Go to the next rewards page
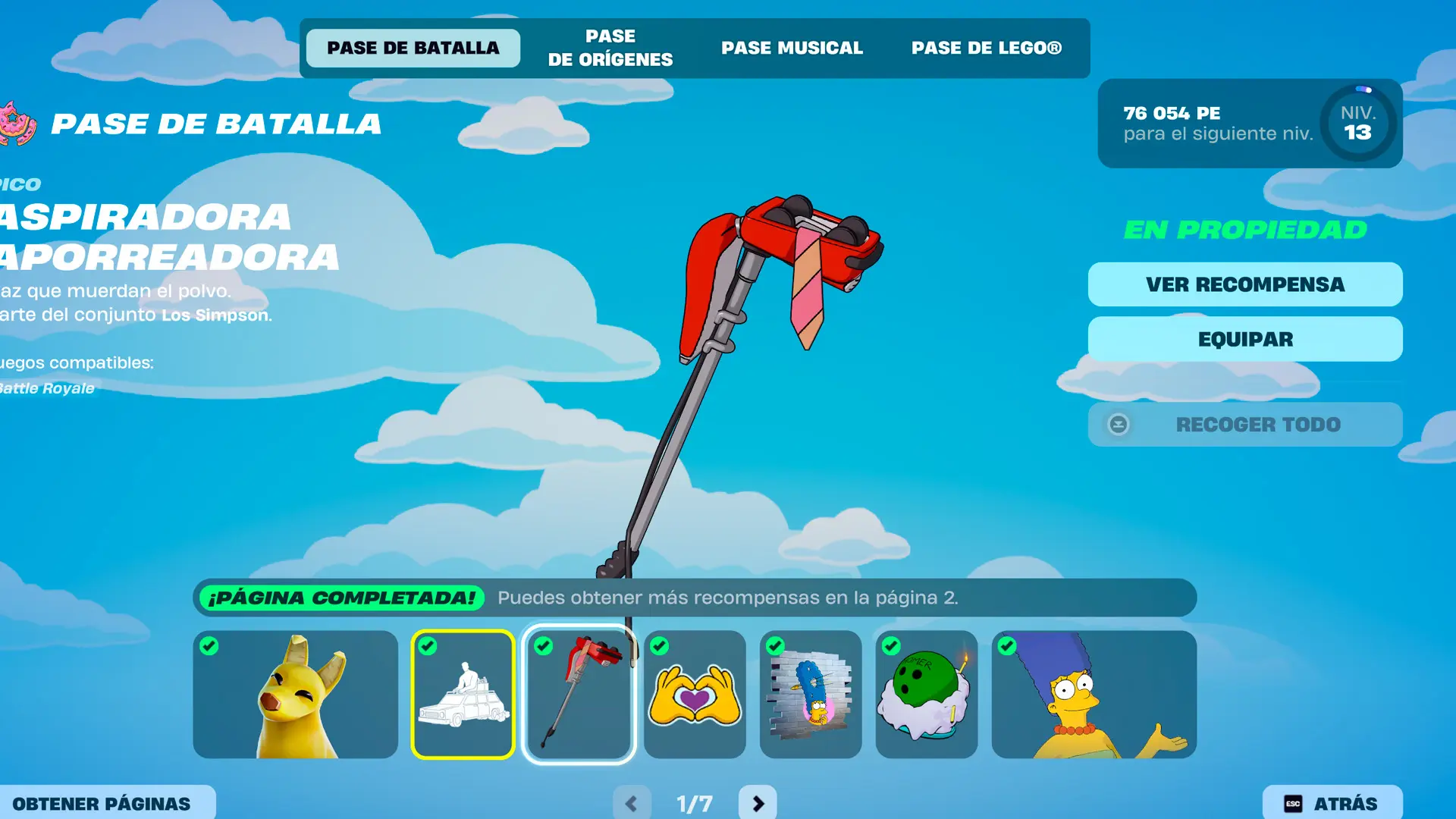Image resolution: width=1456 pixels, height=819 pixels. click(x=758, y=803)
